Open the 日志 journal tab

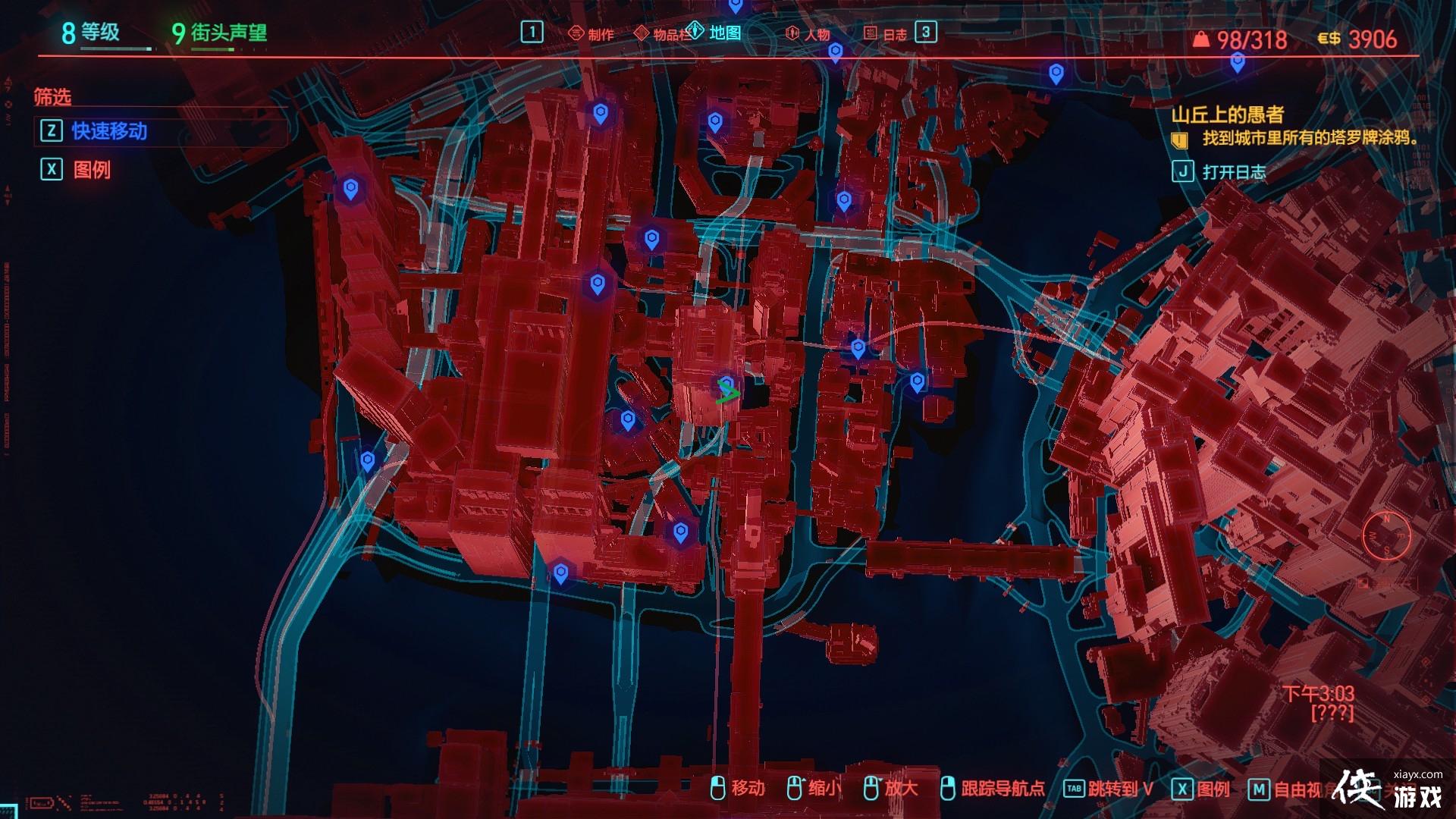click(886, 33)
